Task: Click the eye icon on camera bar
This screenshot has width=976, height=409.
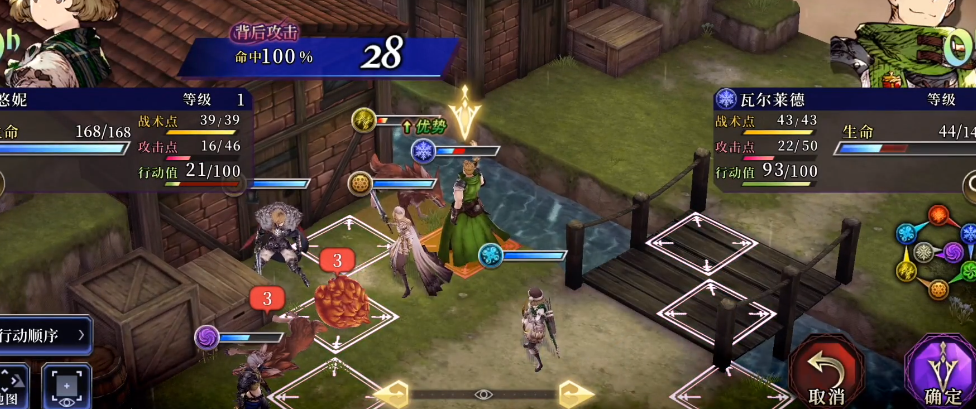Action: click(483, 394)
